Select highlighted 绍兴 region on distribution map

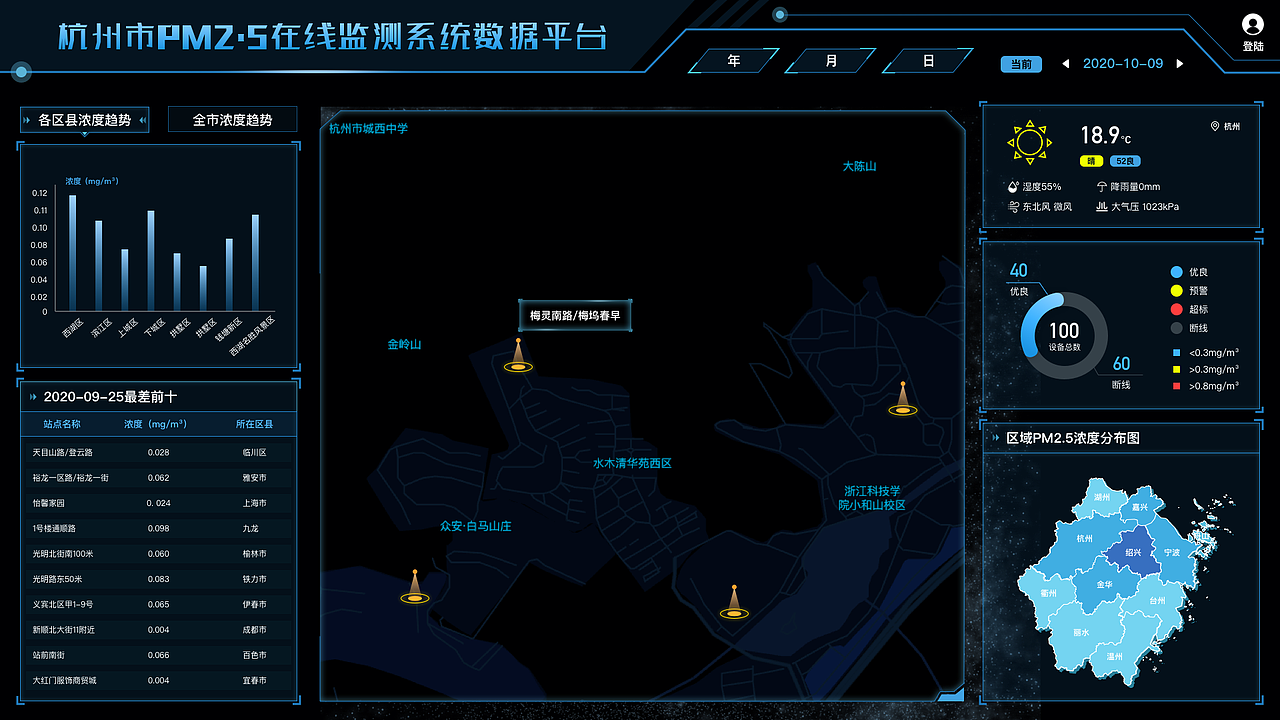point(1135,551)
